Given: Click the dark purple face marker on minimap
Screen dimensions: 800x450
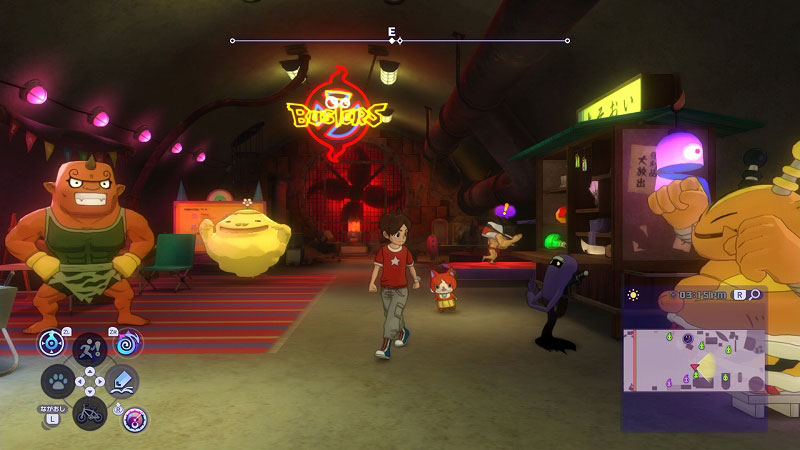Looking at the screenshot, I should 689,340.
